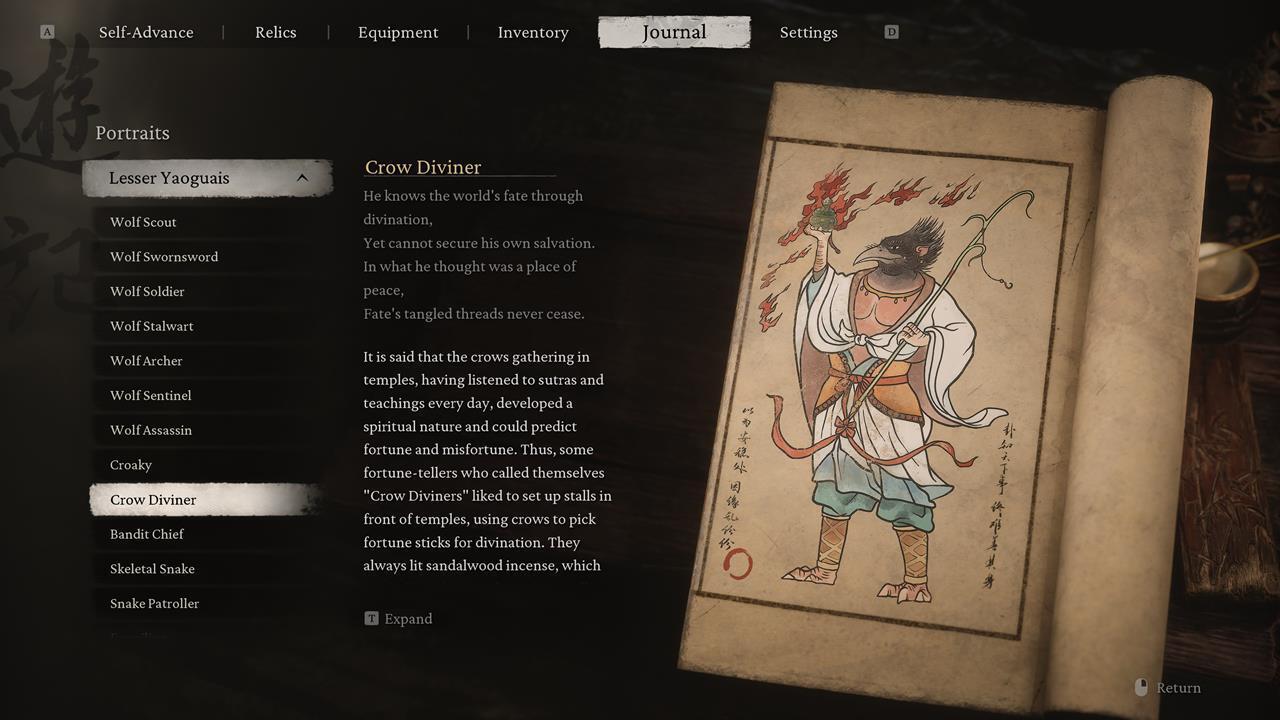Choose the Wolf Swornsword entry
1280x720 pixels.
(x=164, y=257)
